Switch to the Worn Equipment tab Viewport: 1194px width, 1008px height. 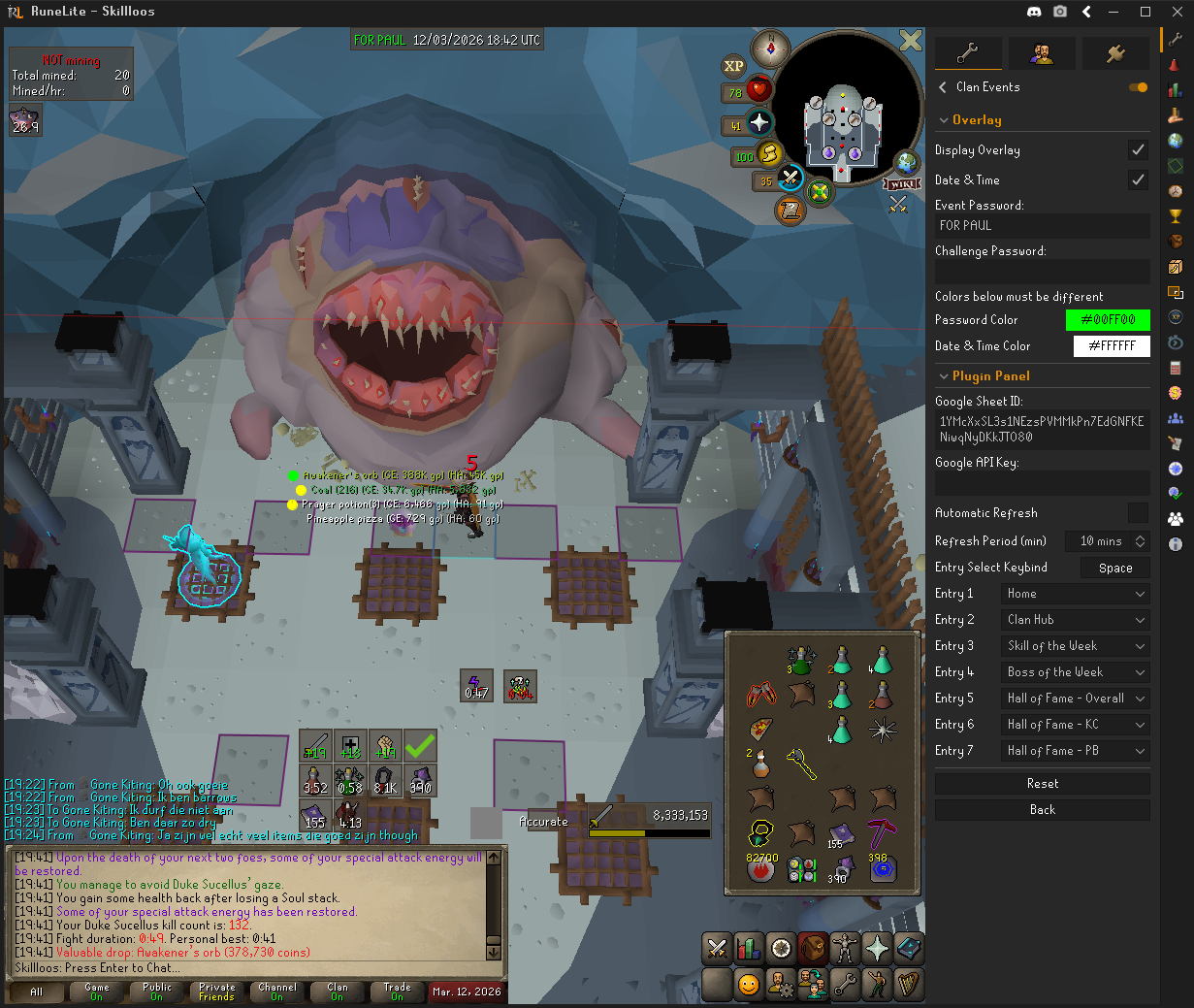point(845,949)
